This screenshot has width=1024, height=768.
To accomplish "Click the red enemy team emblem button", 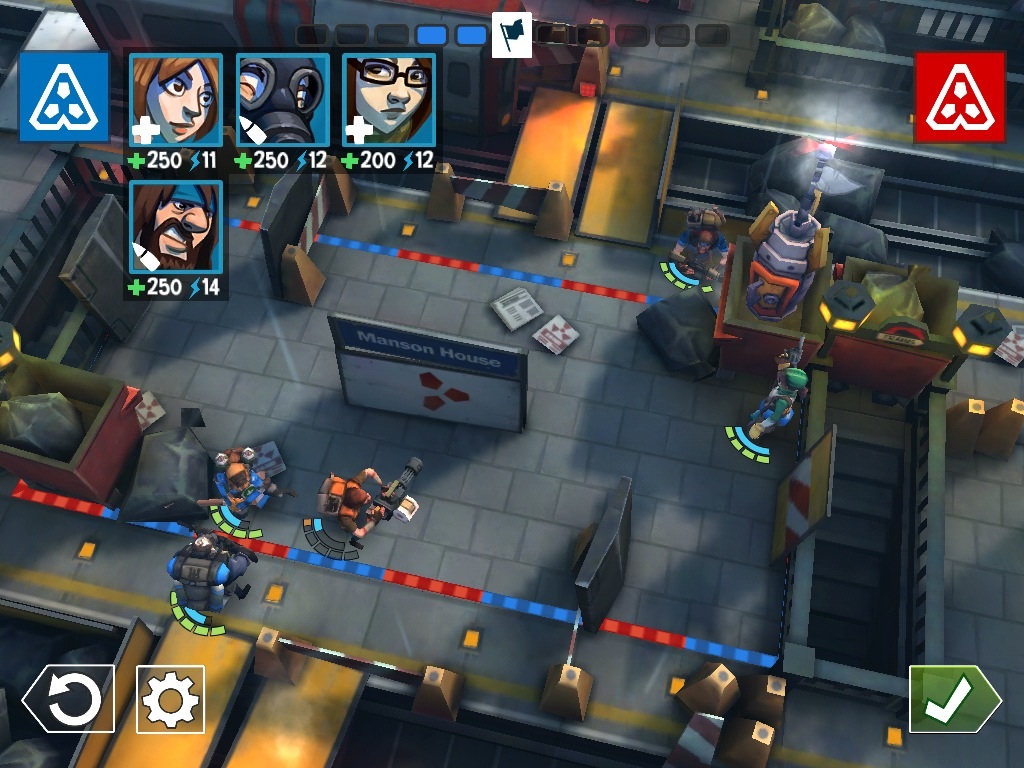I will [959, 96].
